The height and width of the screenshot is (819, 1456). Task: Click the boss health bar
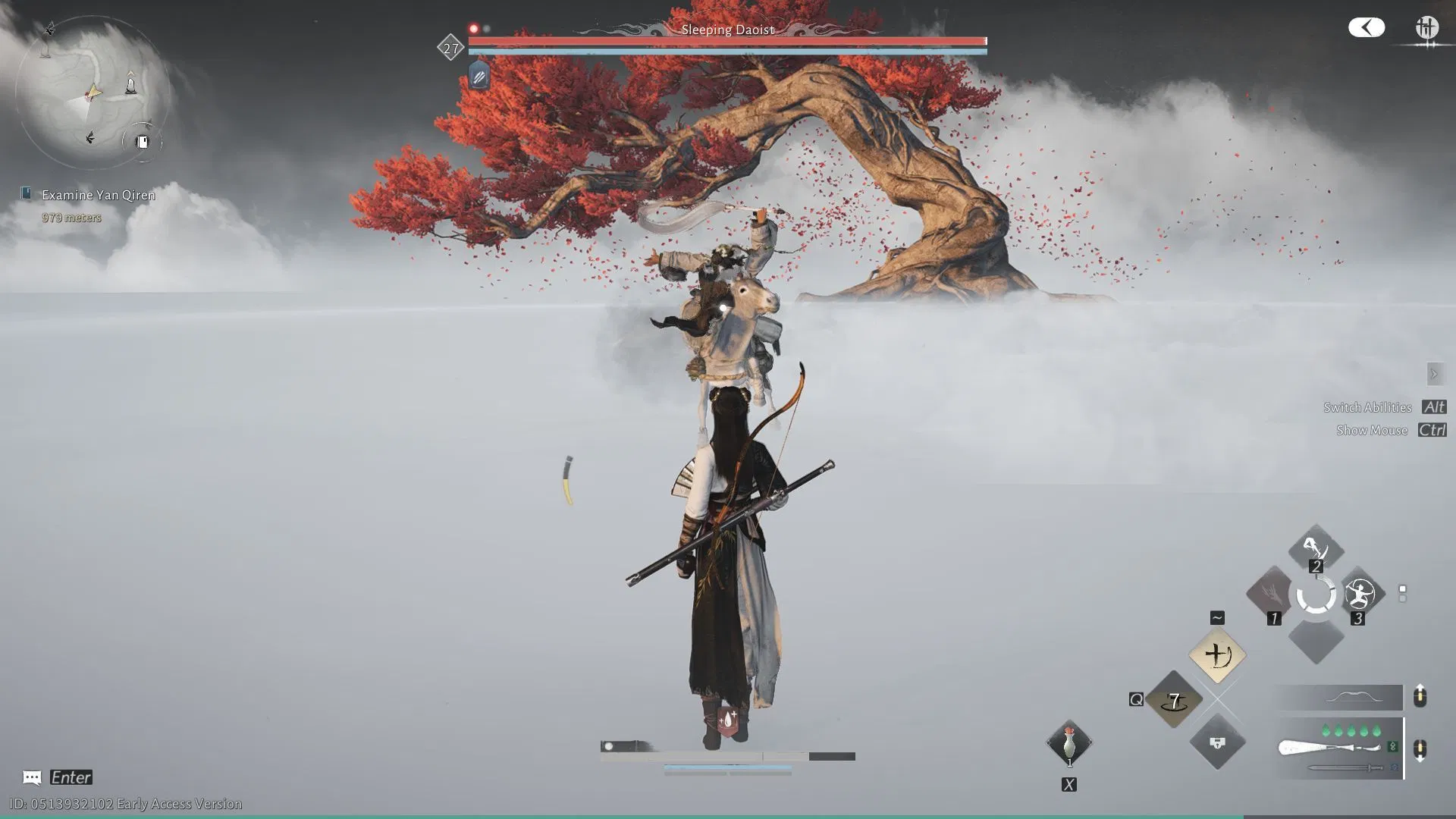[726, 42]
